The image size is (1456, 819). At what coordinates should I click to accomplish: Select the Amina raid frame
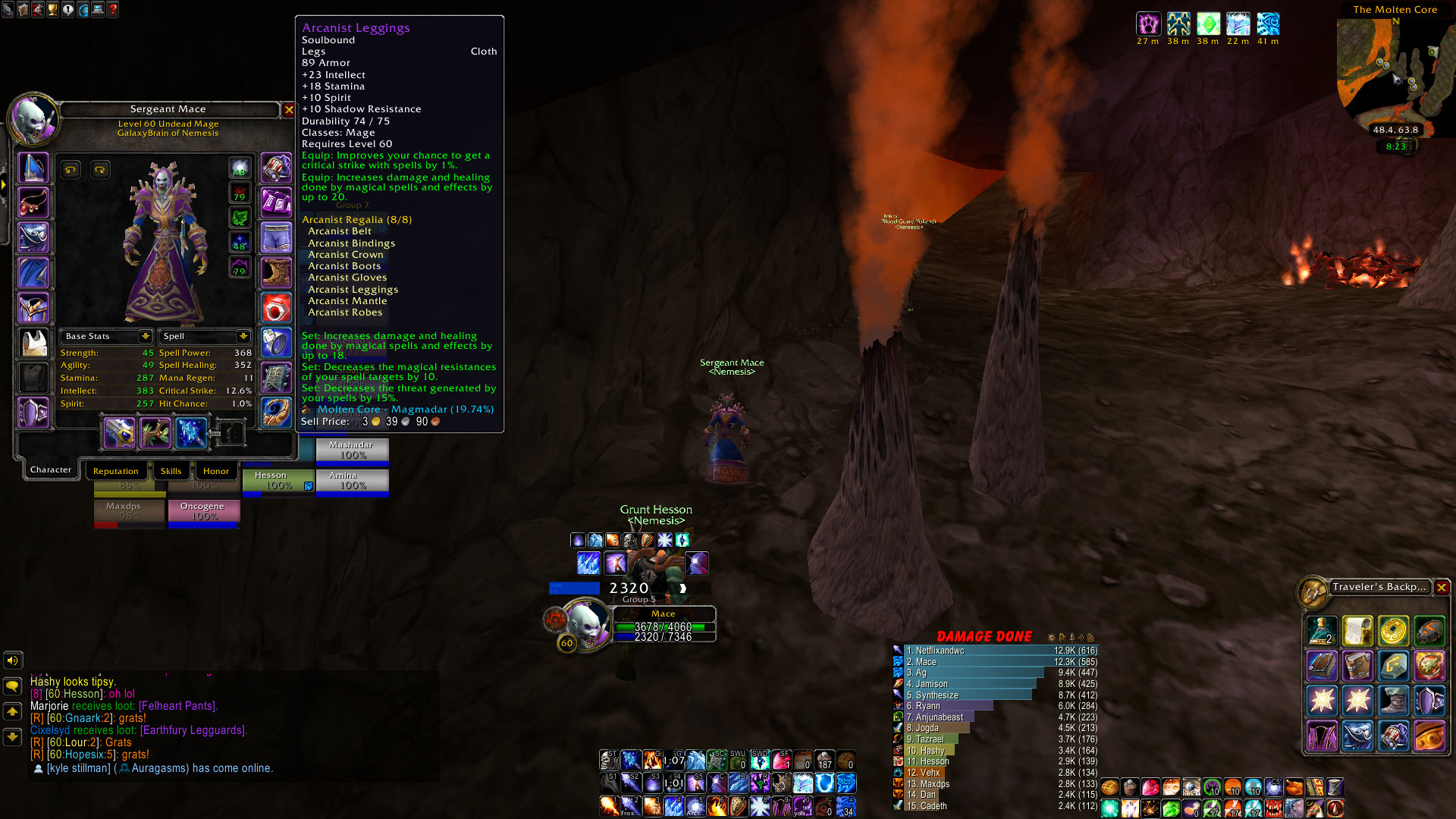pos(352,481)
